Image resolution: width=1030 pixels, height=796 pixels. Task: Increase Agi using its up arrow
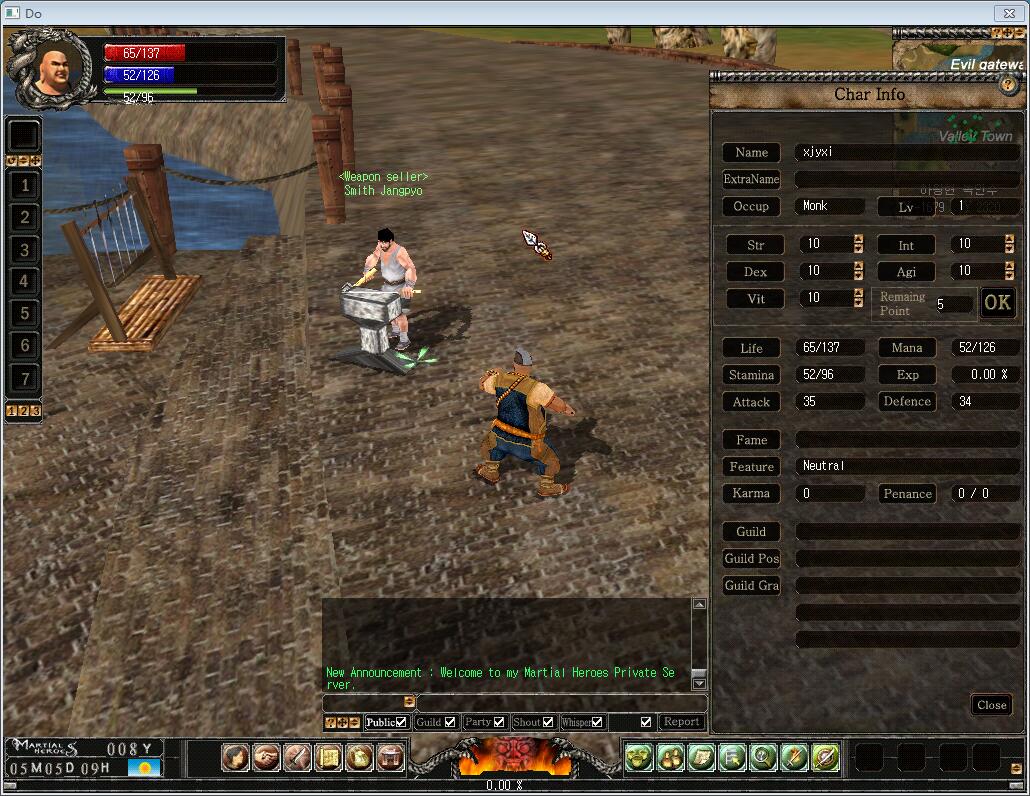coord(1010,267)
